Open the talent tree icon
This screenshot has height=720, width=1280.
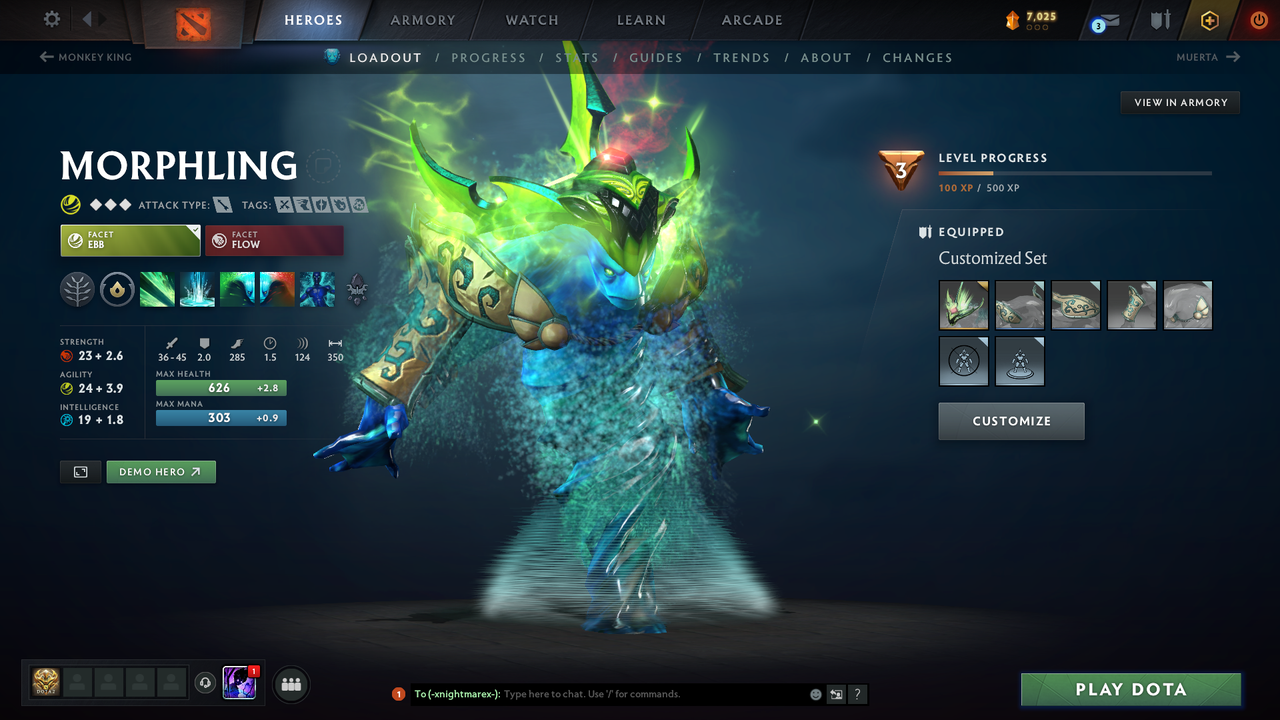pos(77,289)
